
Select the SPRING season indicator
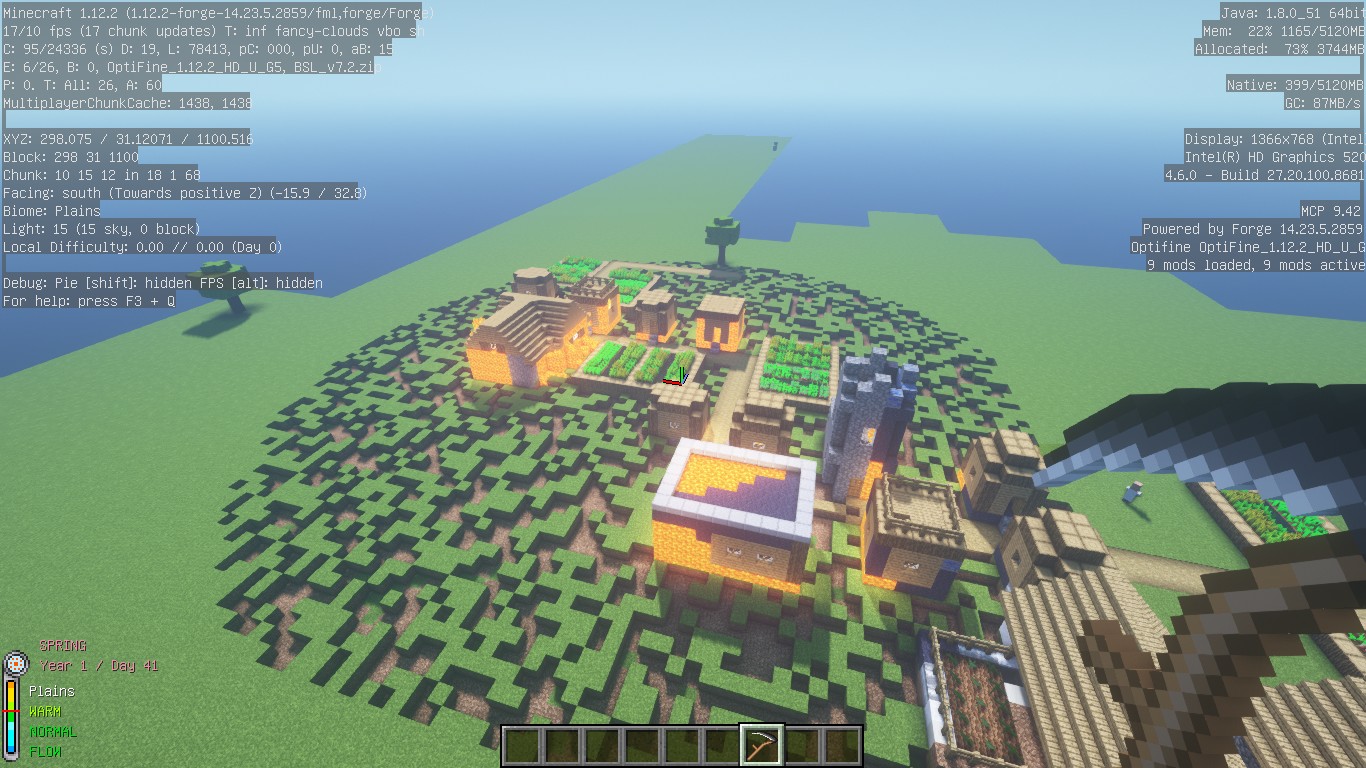62,646
